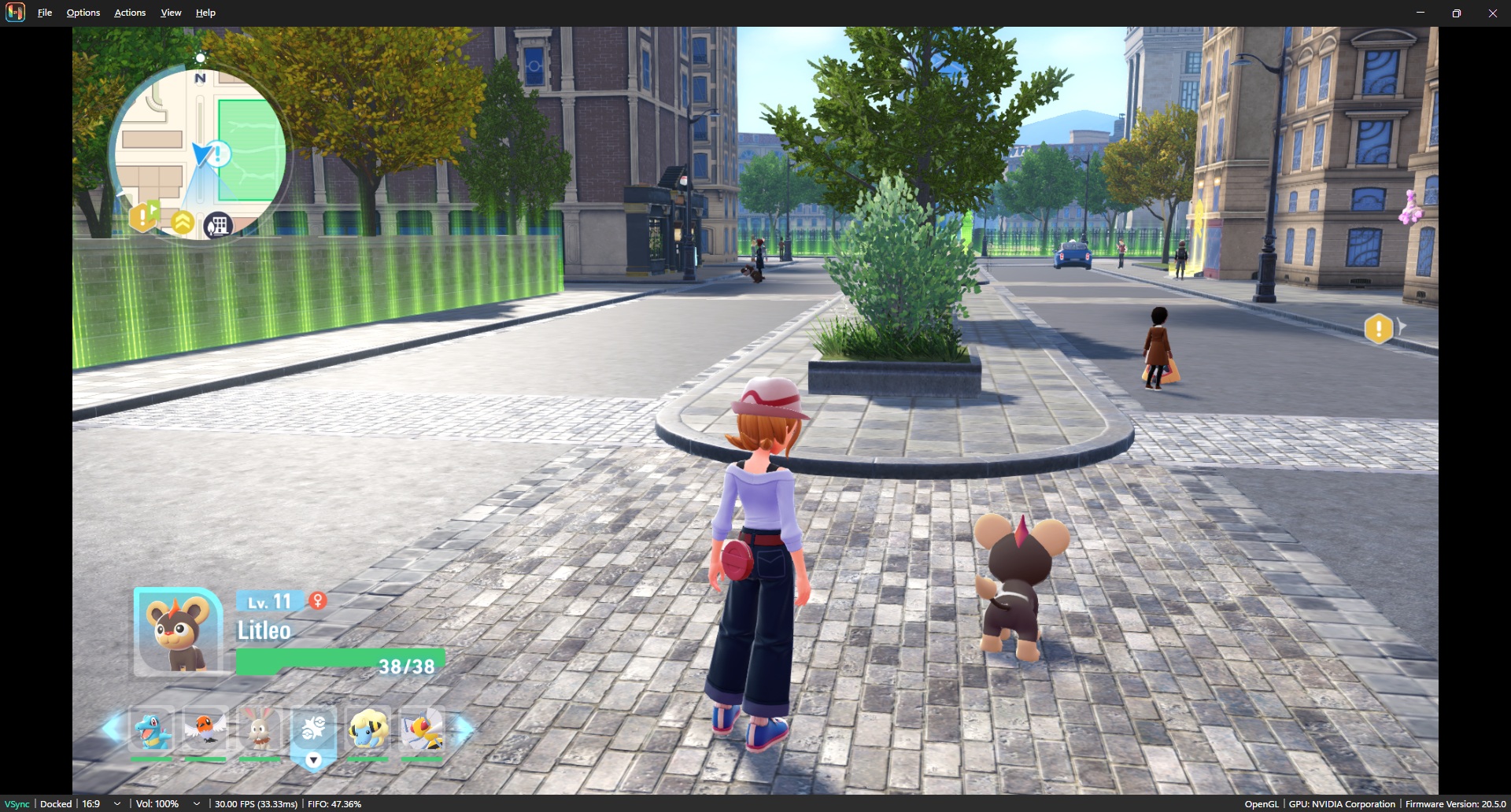The image size is (1511, 812).
Task: Select the highlighted Poké Ball swap slot
Action: [313, 732]
